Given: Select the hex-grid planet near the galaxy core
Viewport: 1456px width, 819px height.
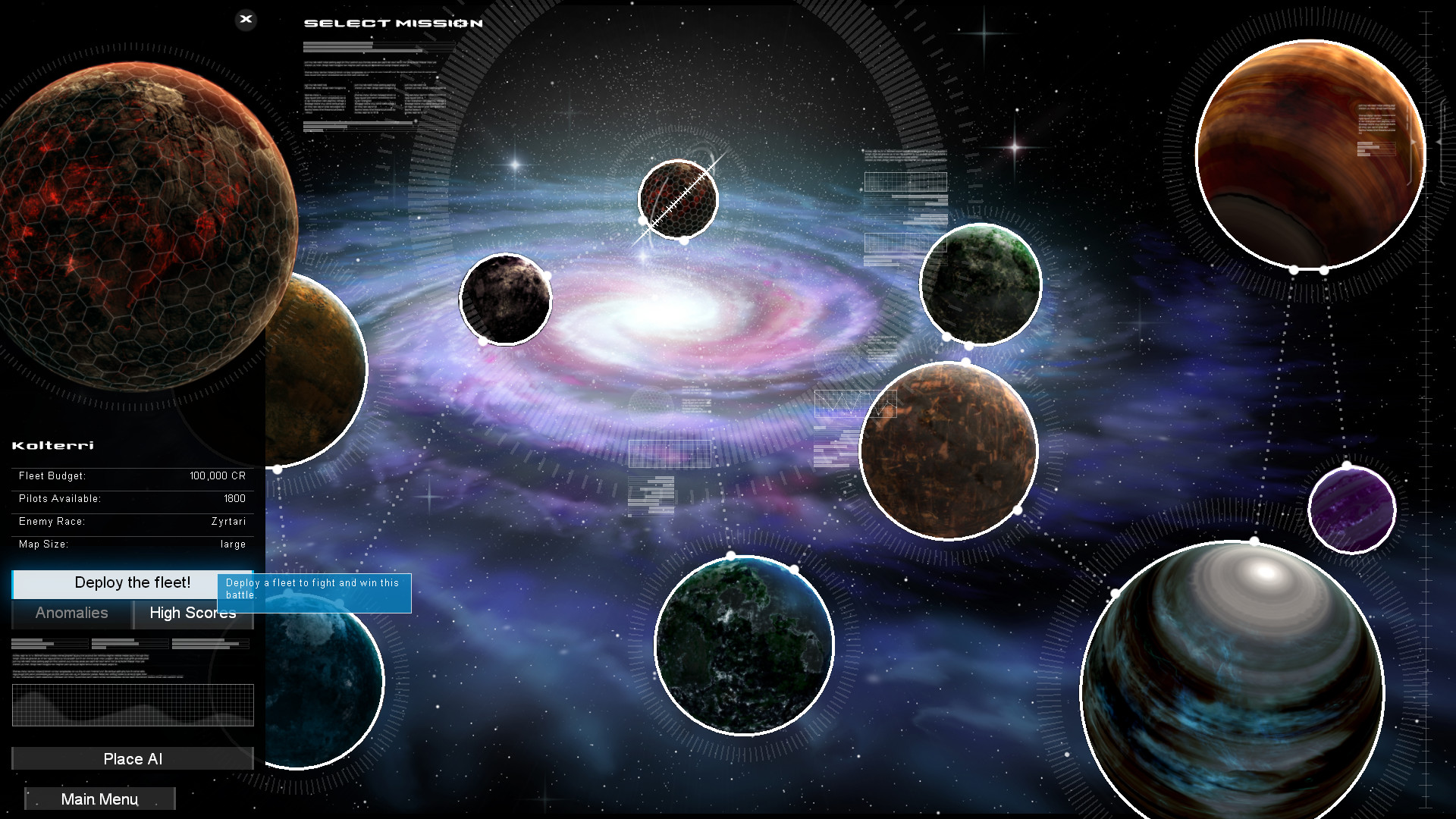Looking at the screenshot, I should pyautogui.click(x=677, y=198).
